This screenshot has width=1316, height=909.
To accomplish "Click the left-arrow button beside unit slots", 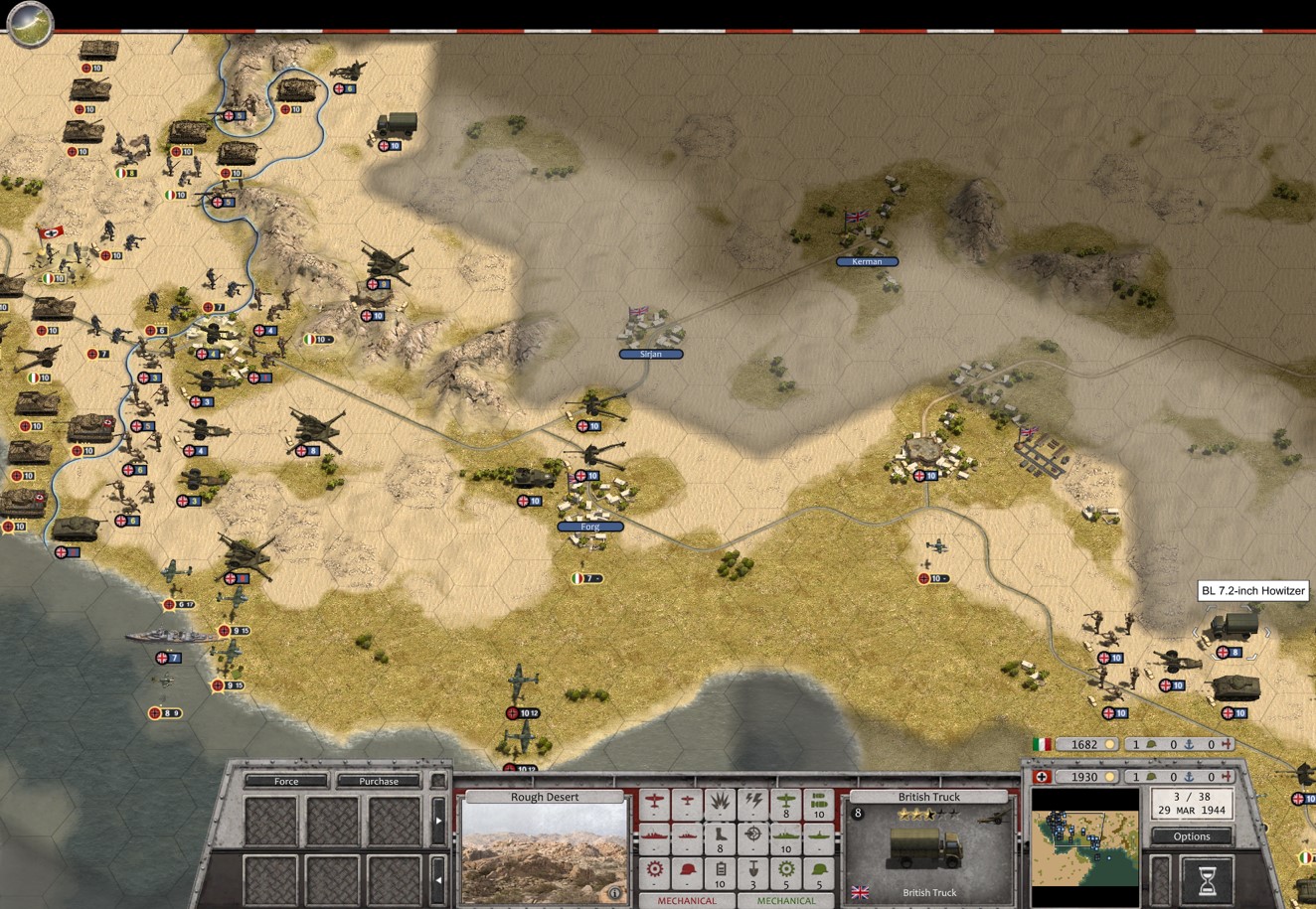I will (x=438, y=880).
